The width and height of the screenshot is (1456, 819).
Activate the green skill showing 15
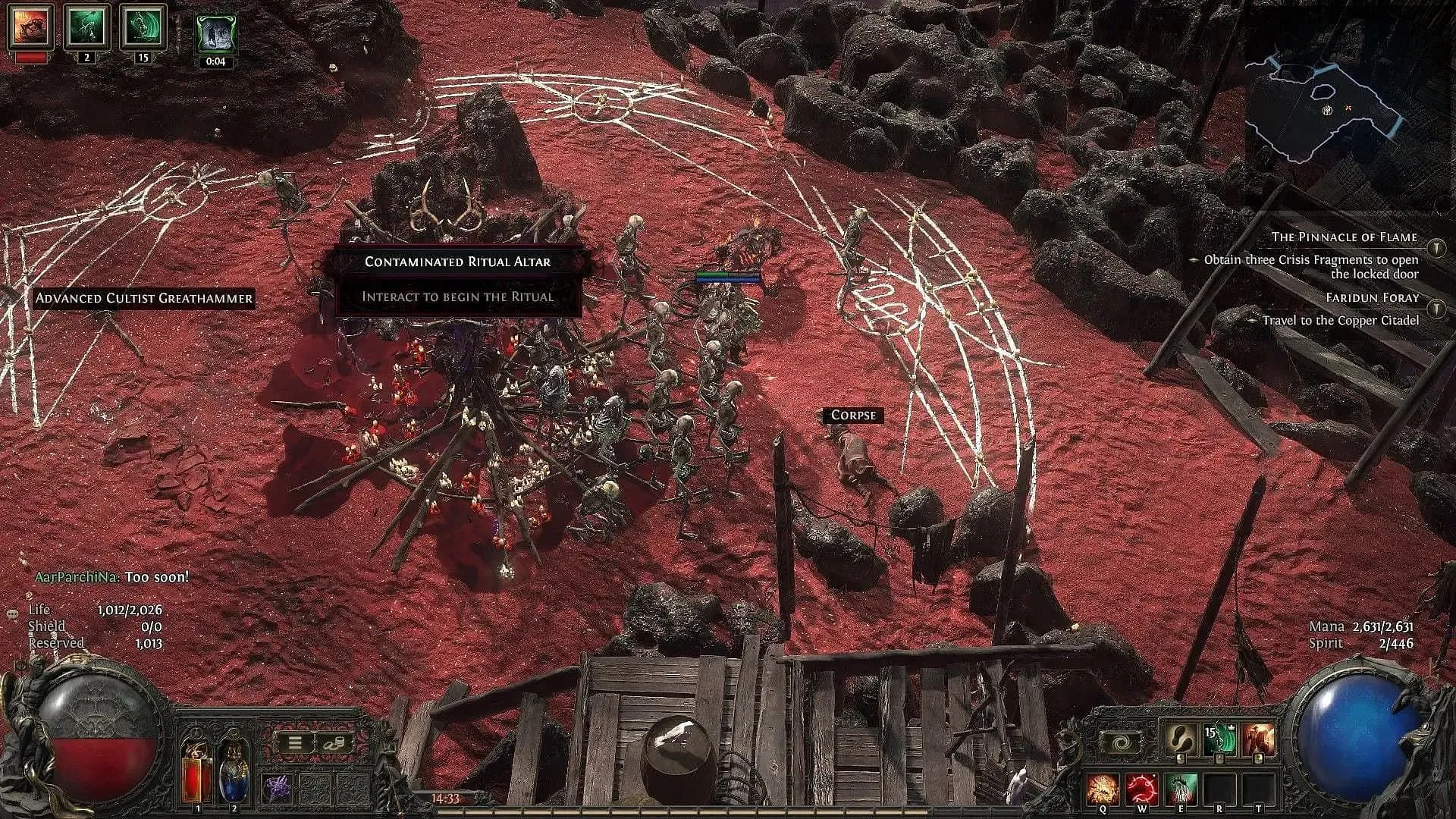pos(1220,741)
